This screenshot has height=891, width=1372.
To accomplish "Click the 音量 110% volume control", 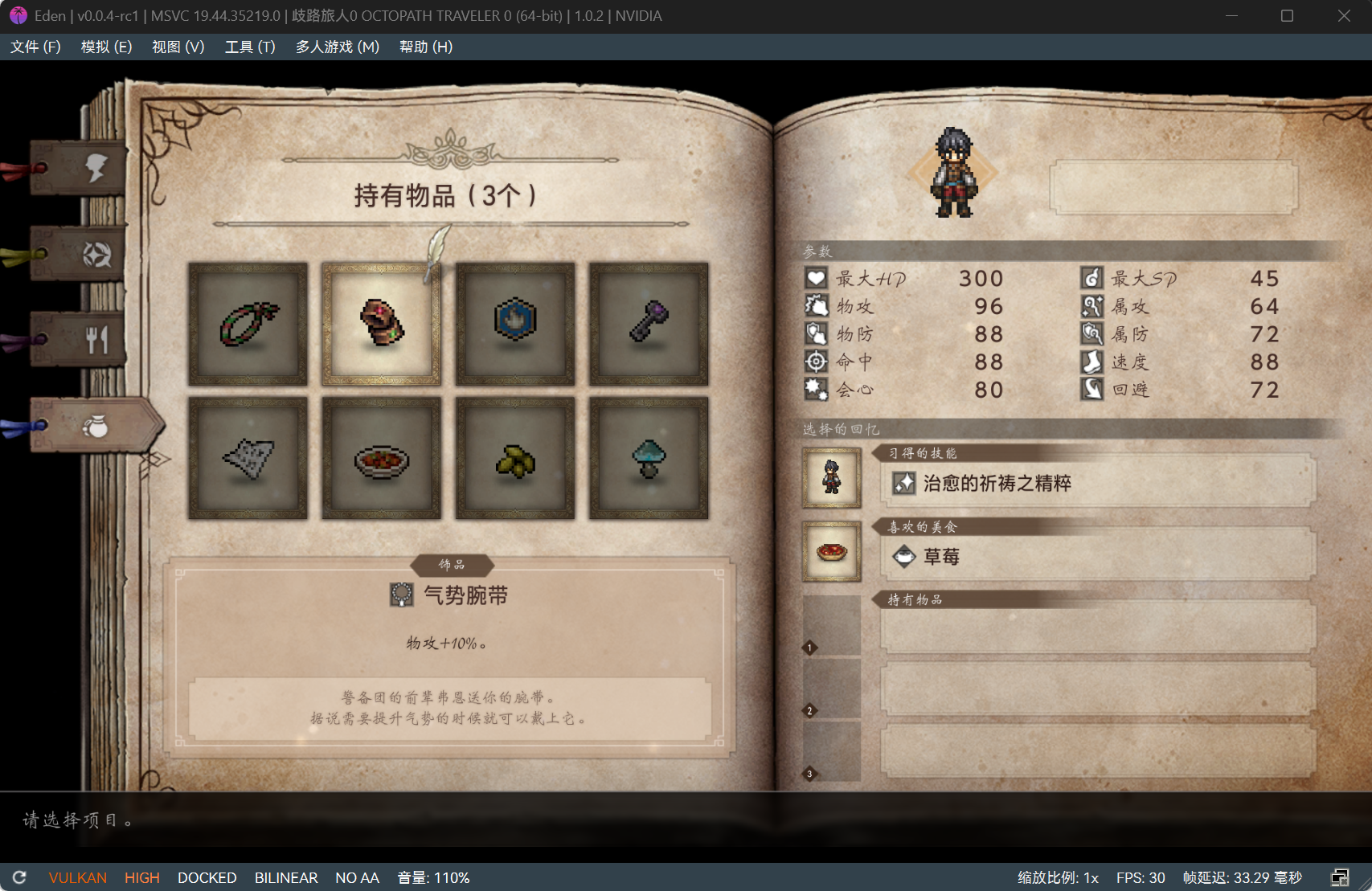I will click(x=432, y=877).
